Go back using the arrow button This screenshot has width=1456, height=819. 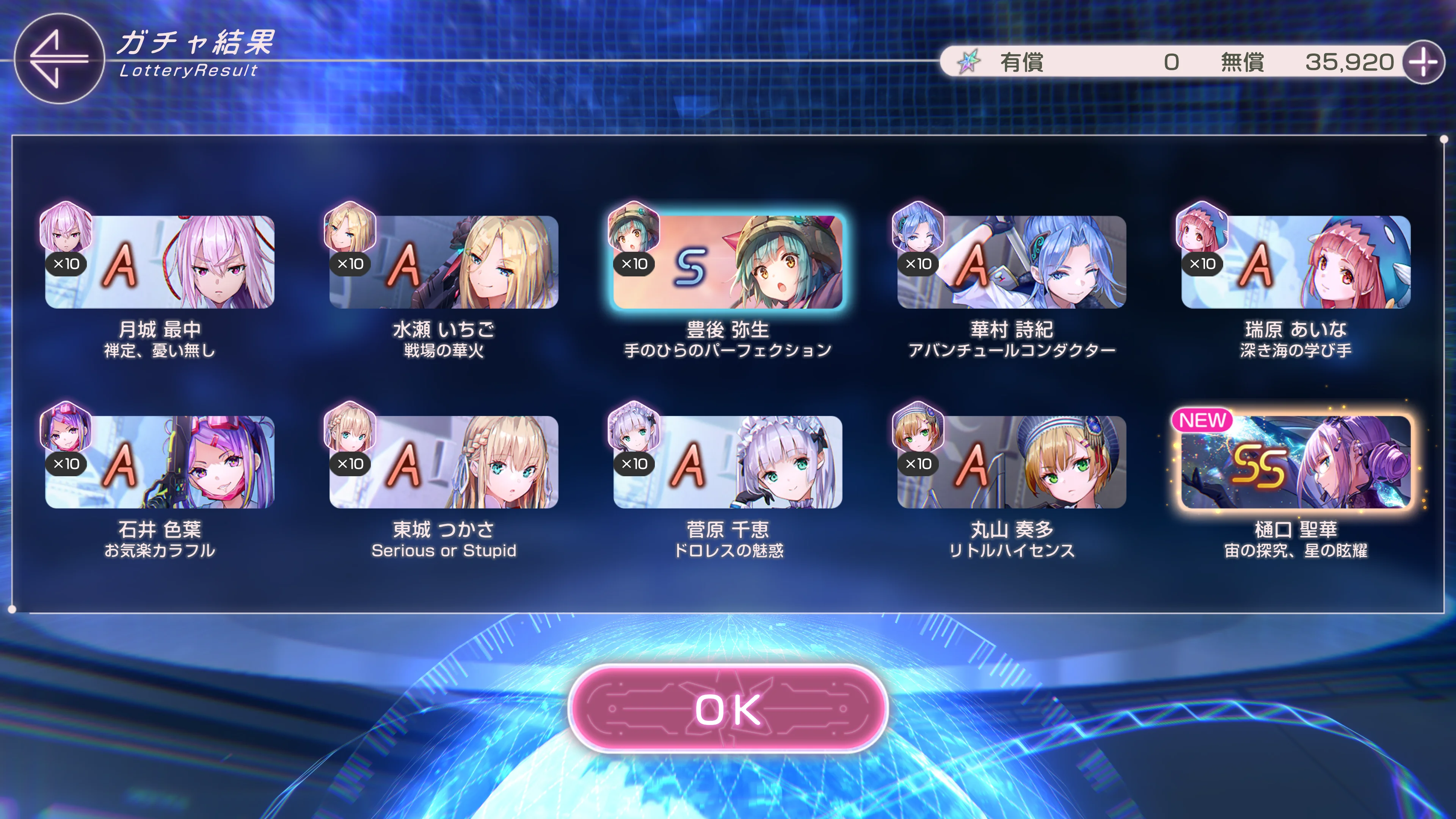[59, 59]
